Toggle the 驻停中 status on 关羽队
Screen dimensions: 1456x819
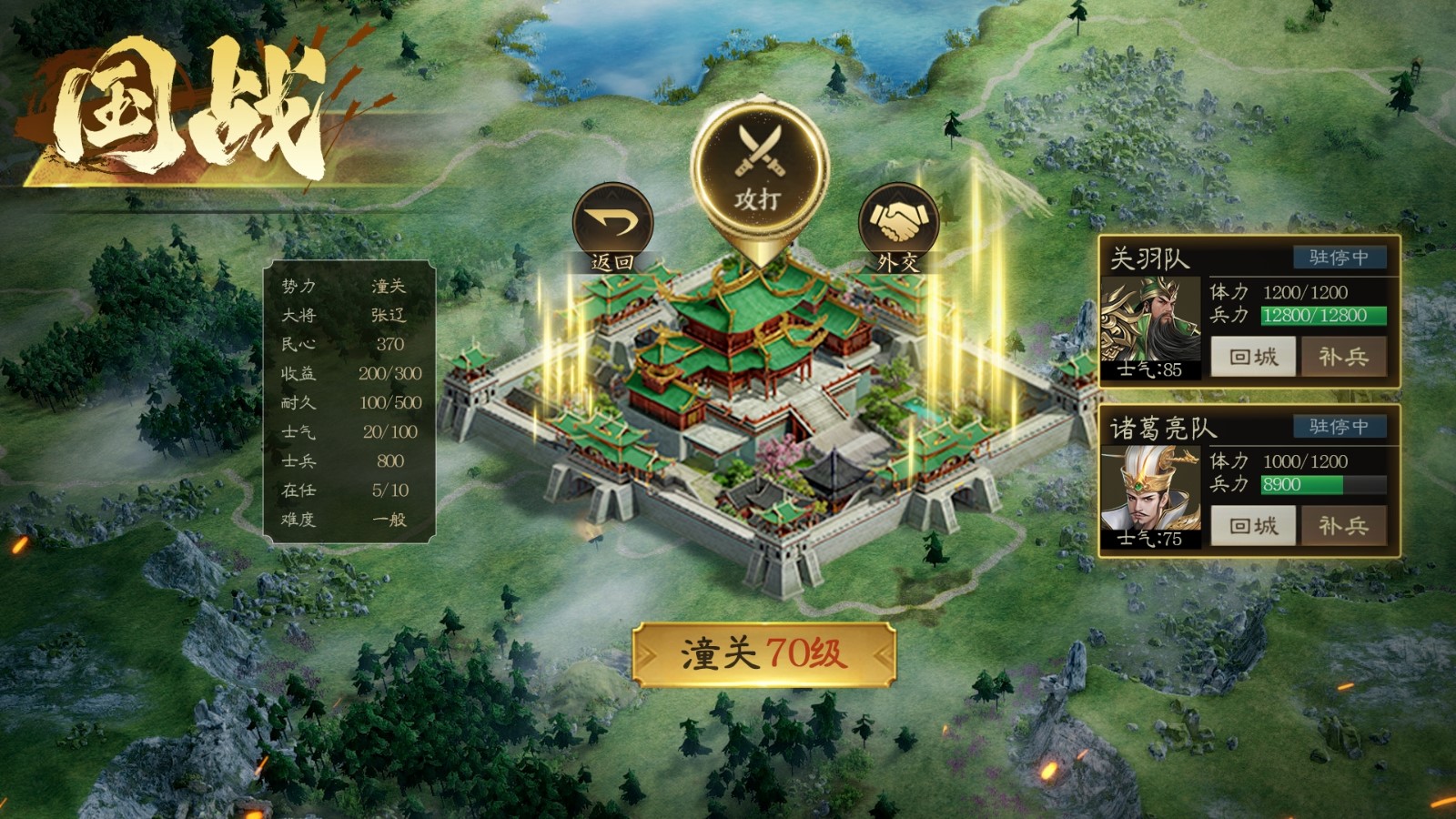pos(1339,258)
